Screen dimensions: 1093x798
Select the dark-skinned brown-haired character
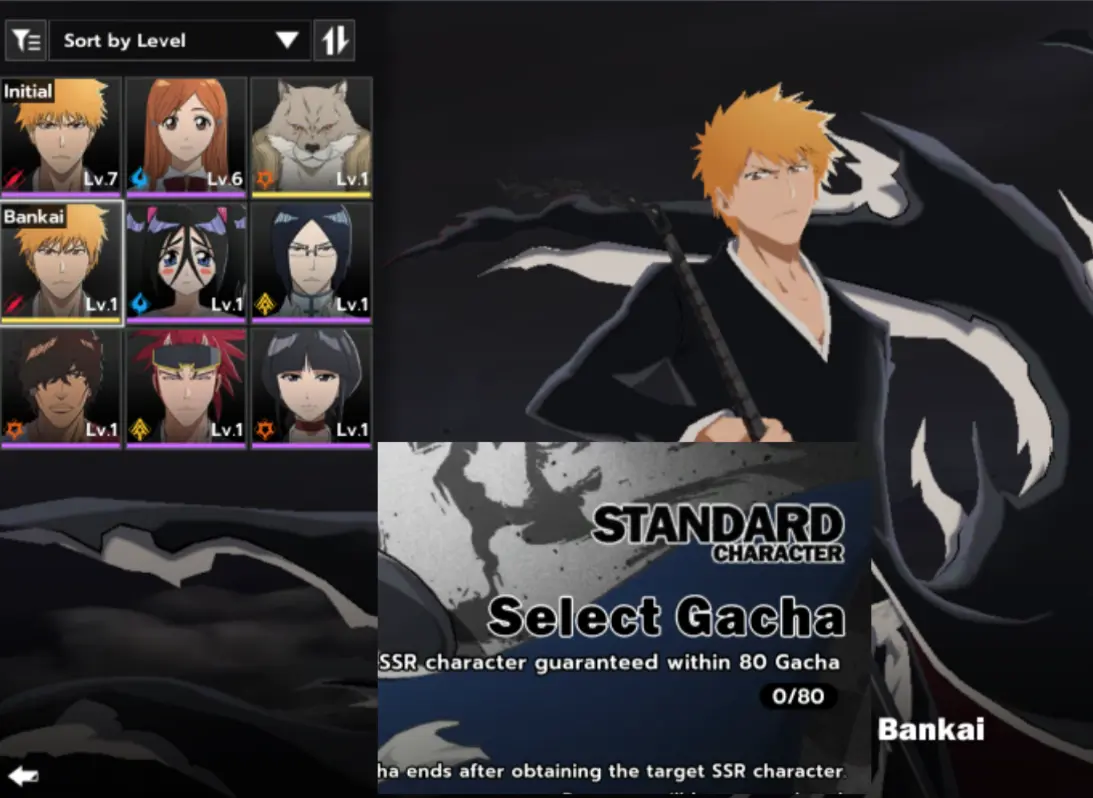pos(61,387)
